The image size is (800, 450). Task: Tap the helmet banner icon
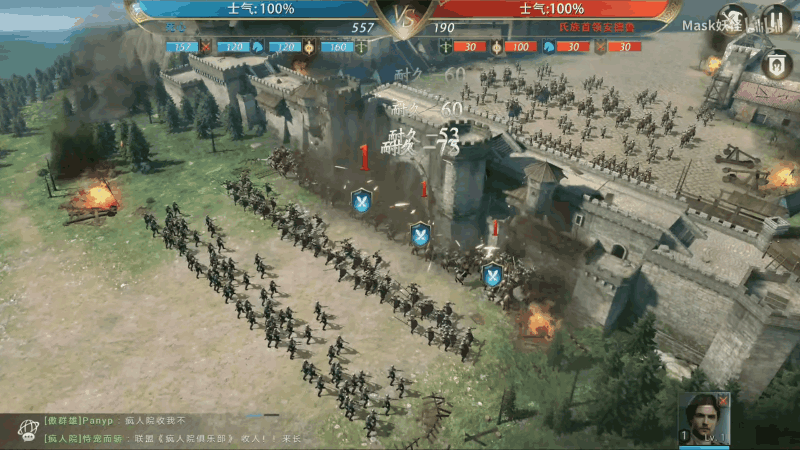[776, 64]
